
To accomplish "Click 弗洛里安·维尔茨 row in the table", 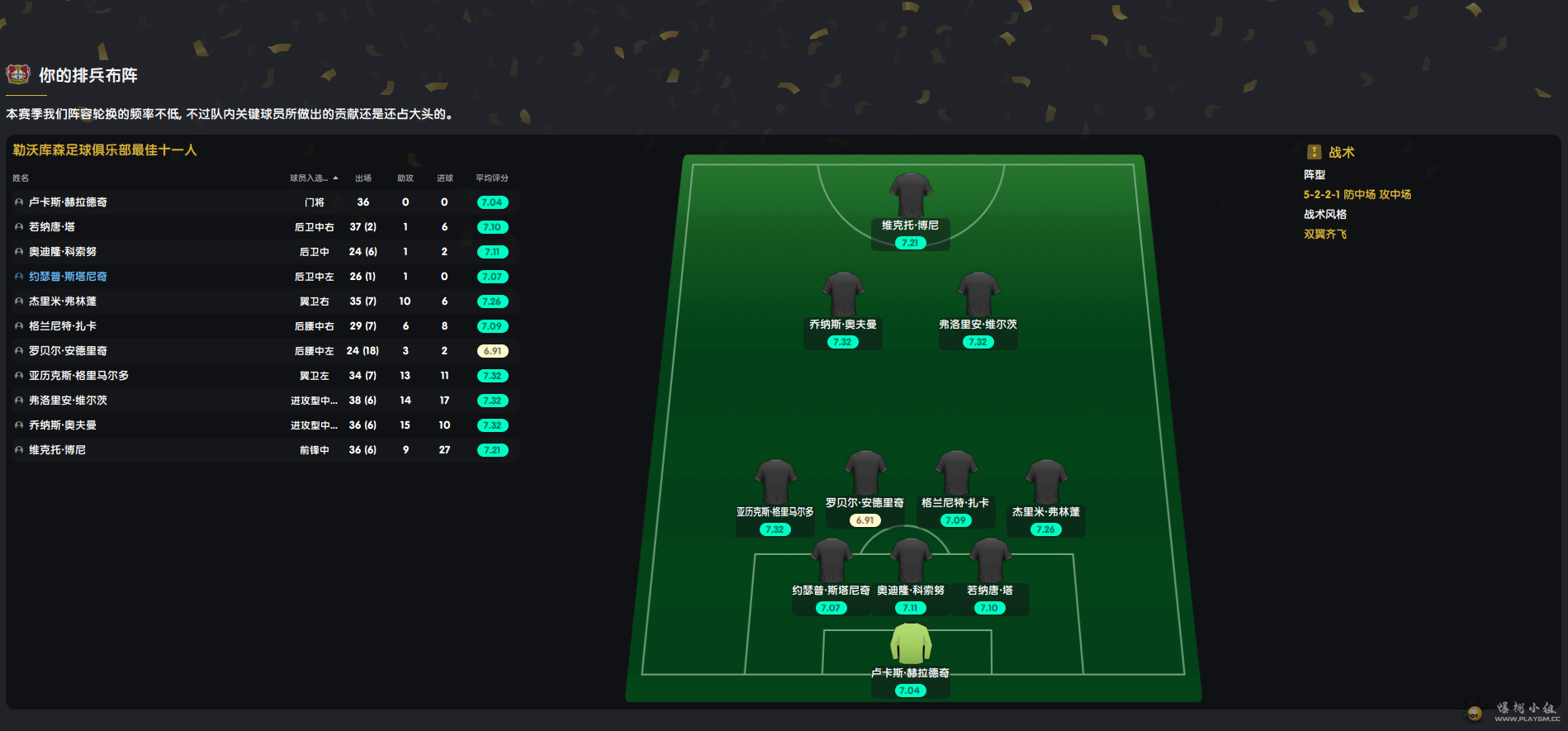I will tap(68, 401).
